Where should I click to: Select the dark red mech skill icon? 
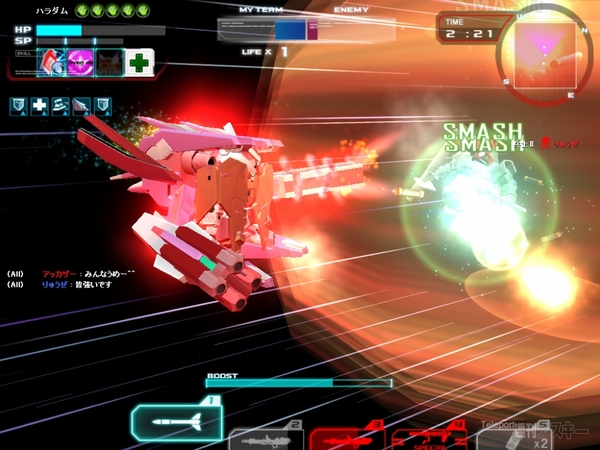point(110,62)
